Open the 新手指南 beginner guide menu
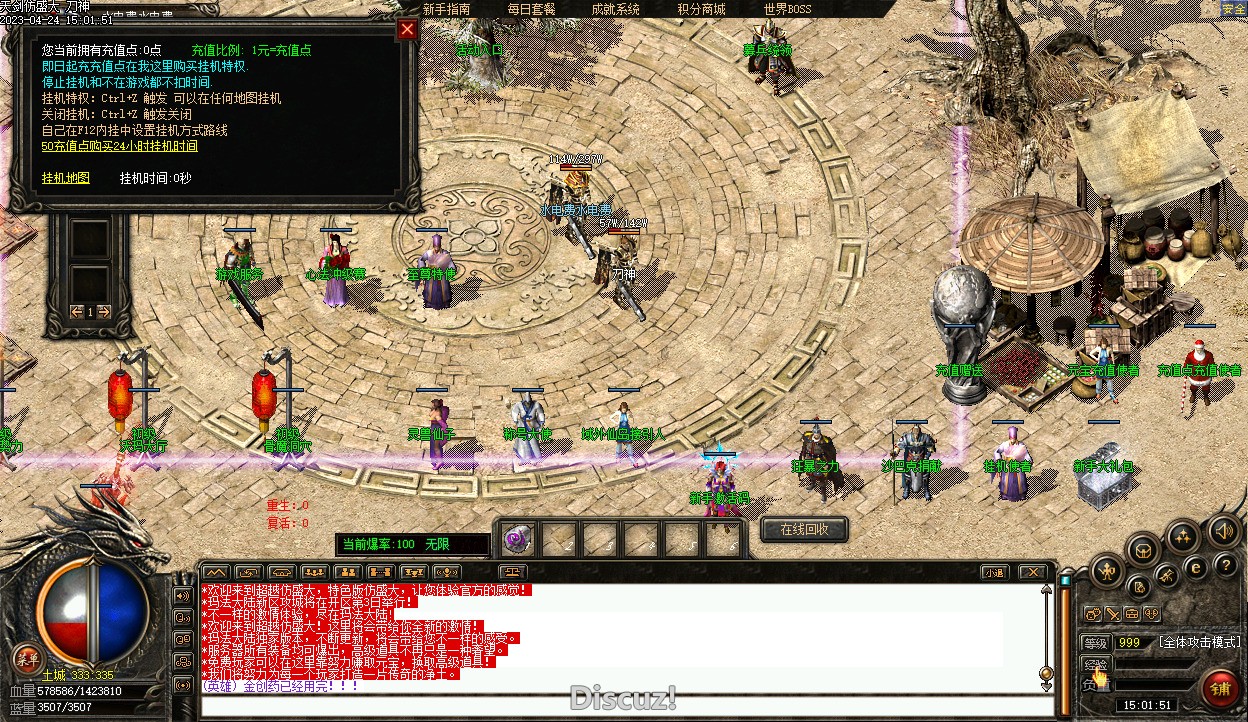 pos(446,9)
